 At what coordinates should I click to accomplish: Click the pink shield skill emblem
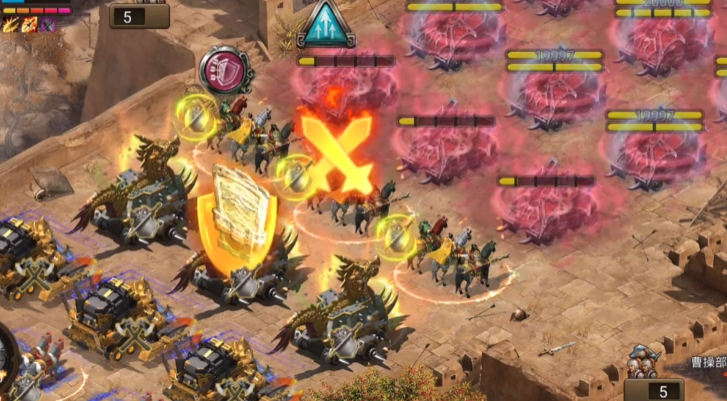click(x=223, y=70)
